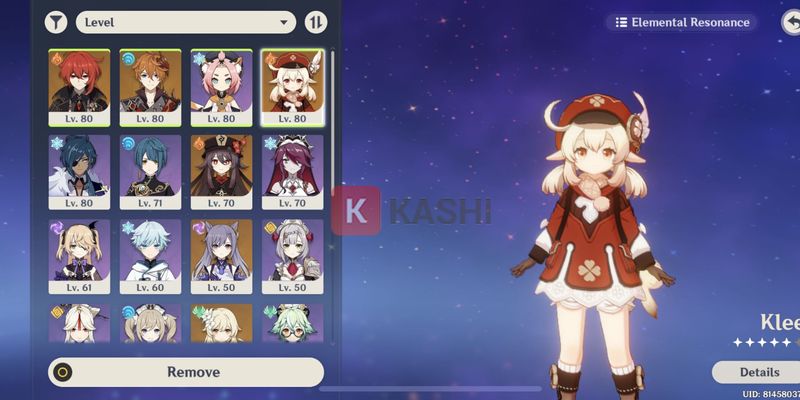The image size is (800, 400).
Task: Open Klee's Details page
Action: pyautogui.click(x=757, y=372)
